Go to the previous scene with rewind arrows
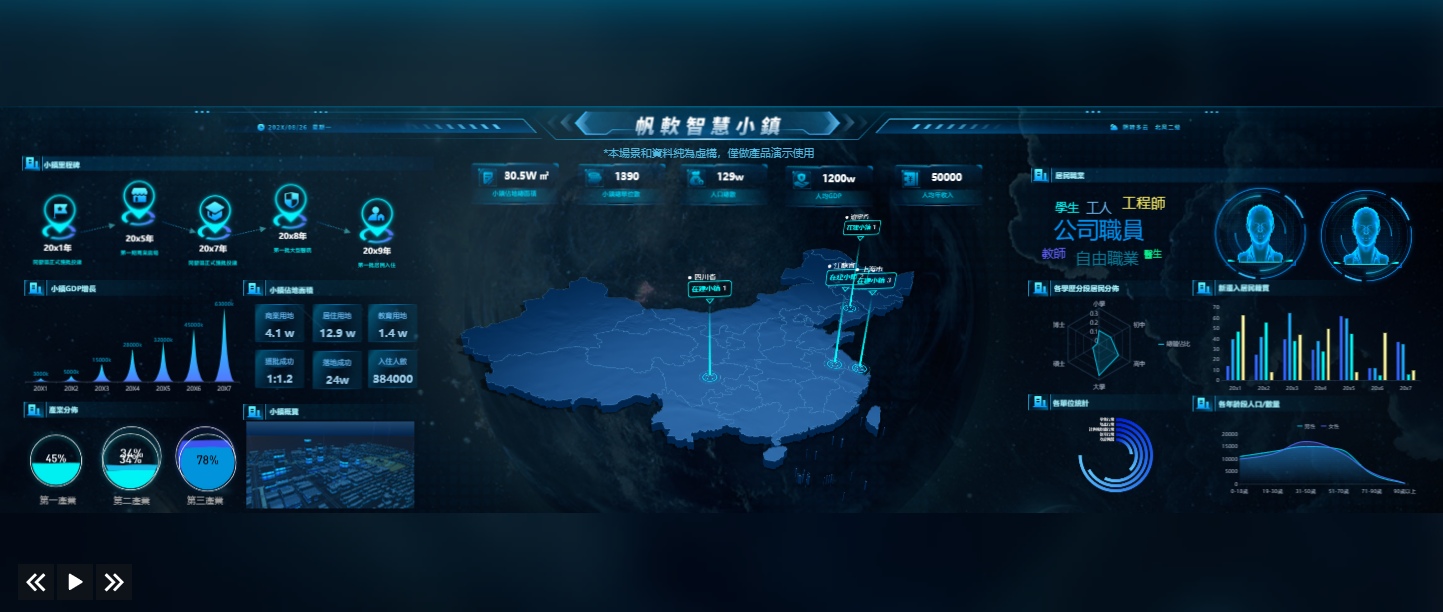Image resolution: width=1443 pixels, height=612 pixels. (x=36, y=582)
